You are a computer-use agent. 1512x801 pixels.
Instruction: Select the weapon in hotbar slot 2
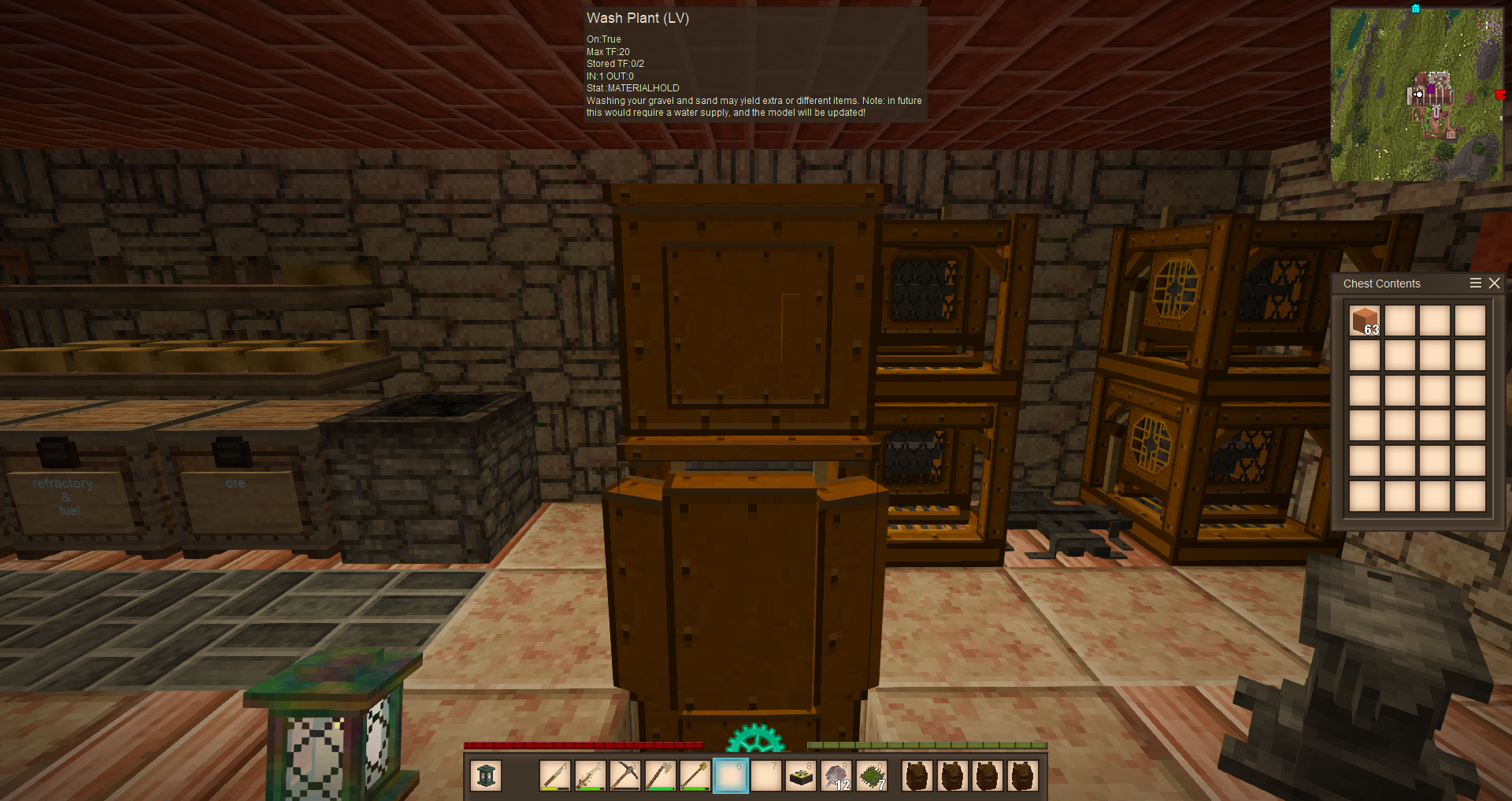coord(590,776)
